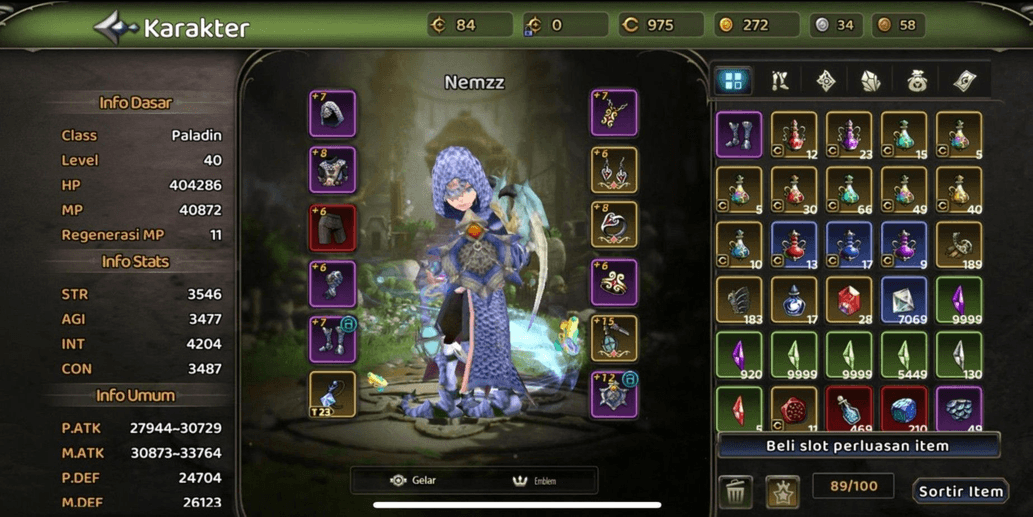Select the red gem stack of 28

[849, 300]
